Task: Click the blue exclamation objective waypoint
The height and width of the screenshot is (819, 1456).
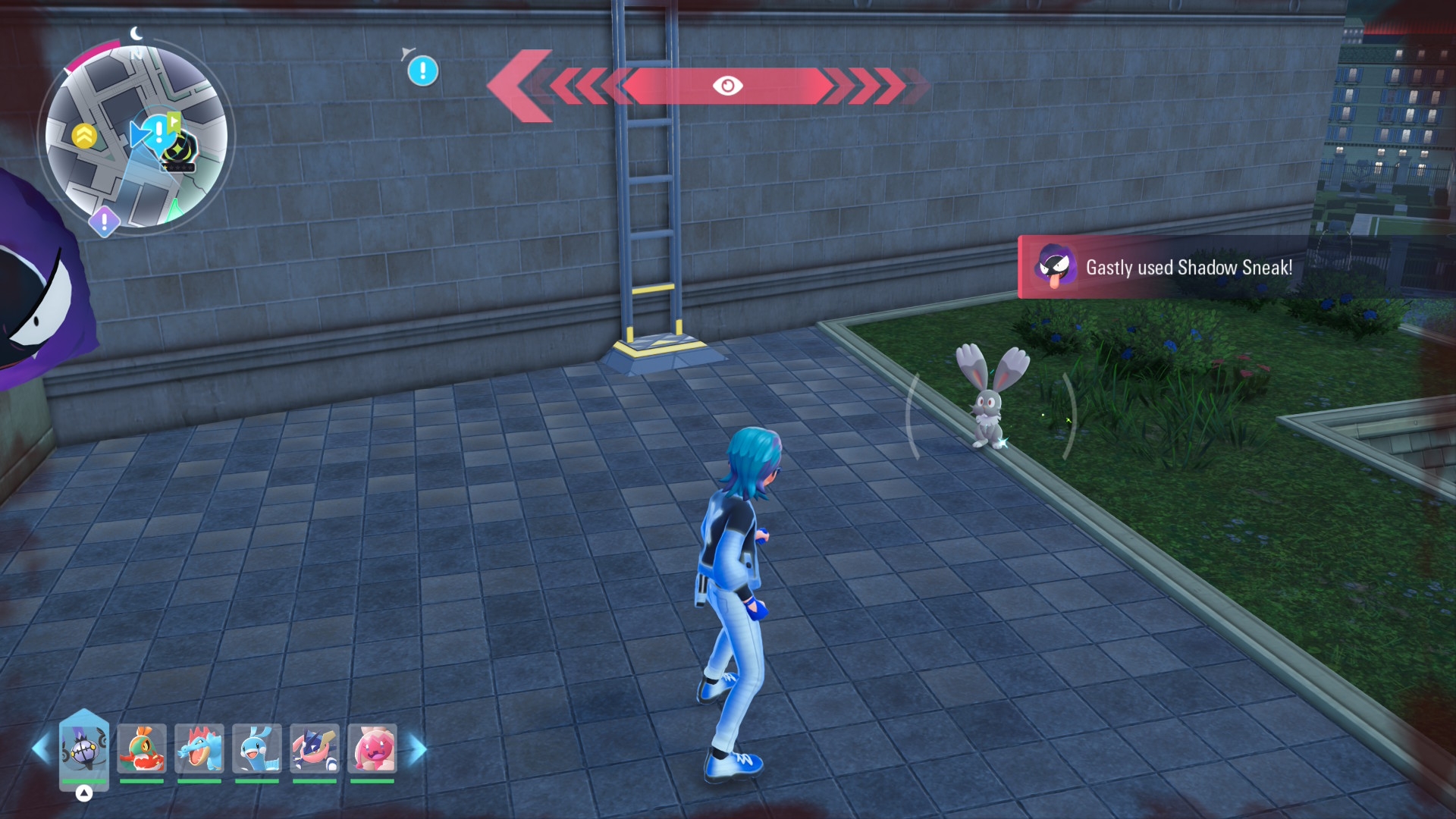Action: point(422,71)
